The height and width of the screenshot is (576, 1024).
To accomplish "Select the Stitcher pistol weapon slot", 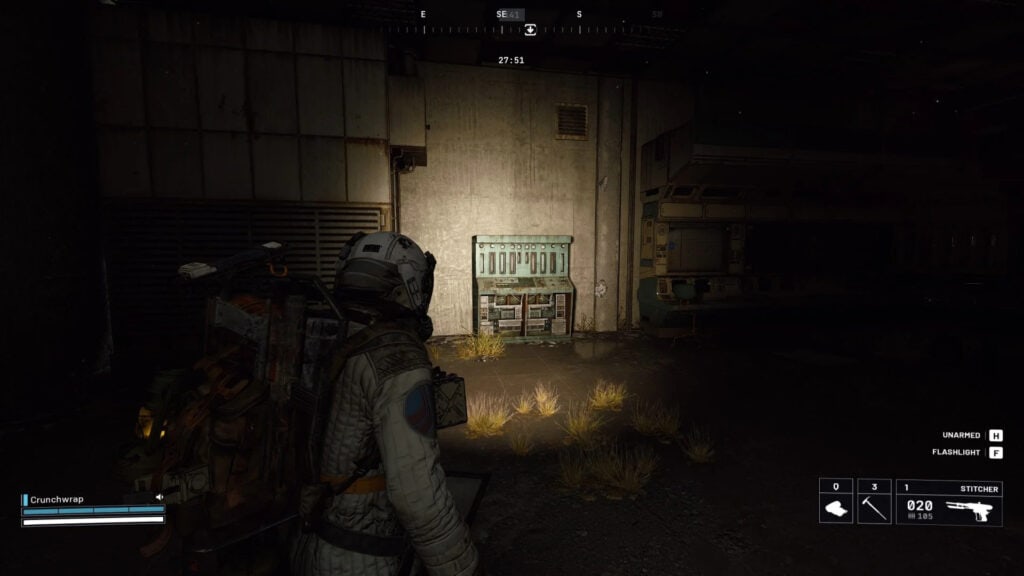I will [949, 501].
